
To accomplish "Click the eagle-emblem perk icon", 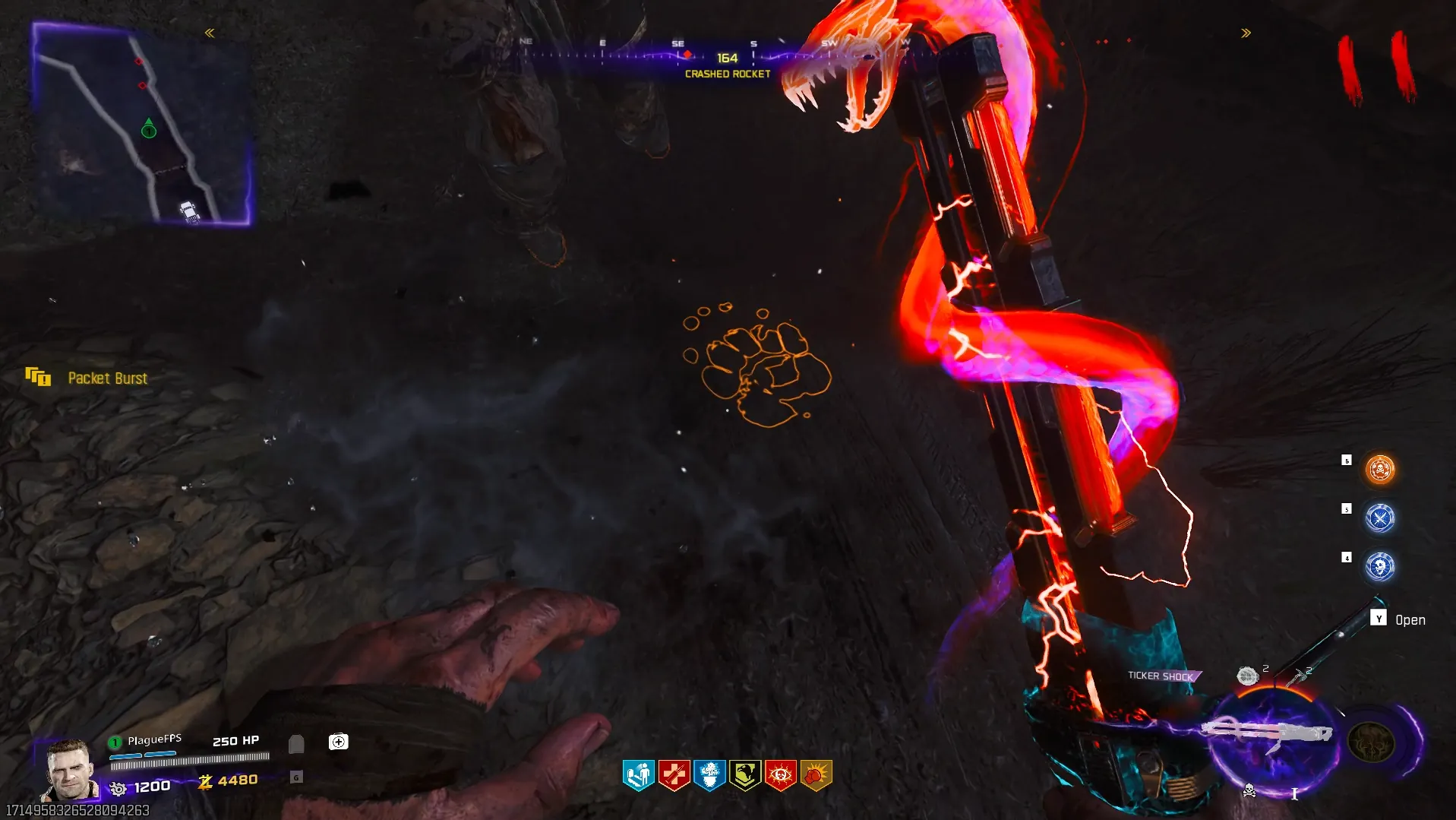I will [x=745, y=775].
